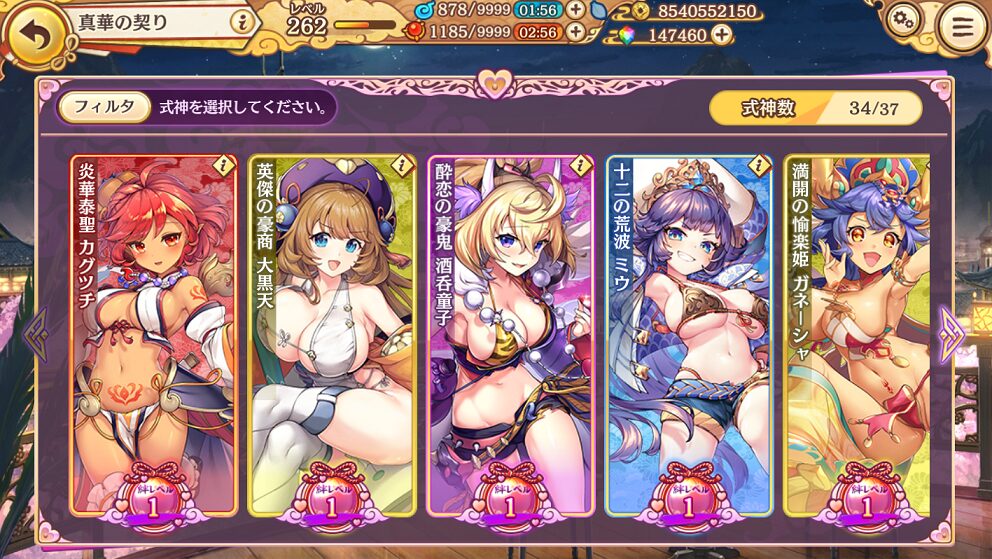View カグツチ card info icon

pos(224,164)
